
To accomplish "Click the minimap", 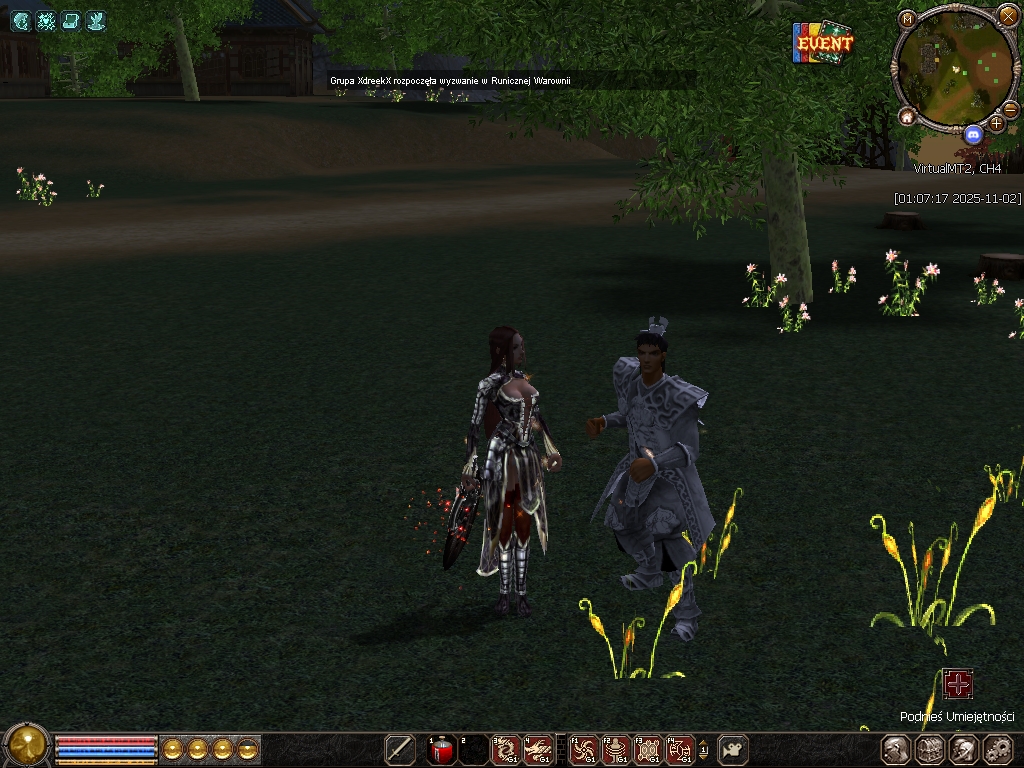I will click(x=954, y=66).
